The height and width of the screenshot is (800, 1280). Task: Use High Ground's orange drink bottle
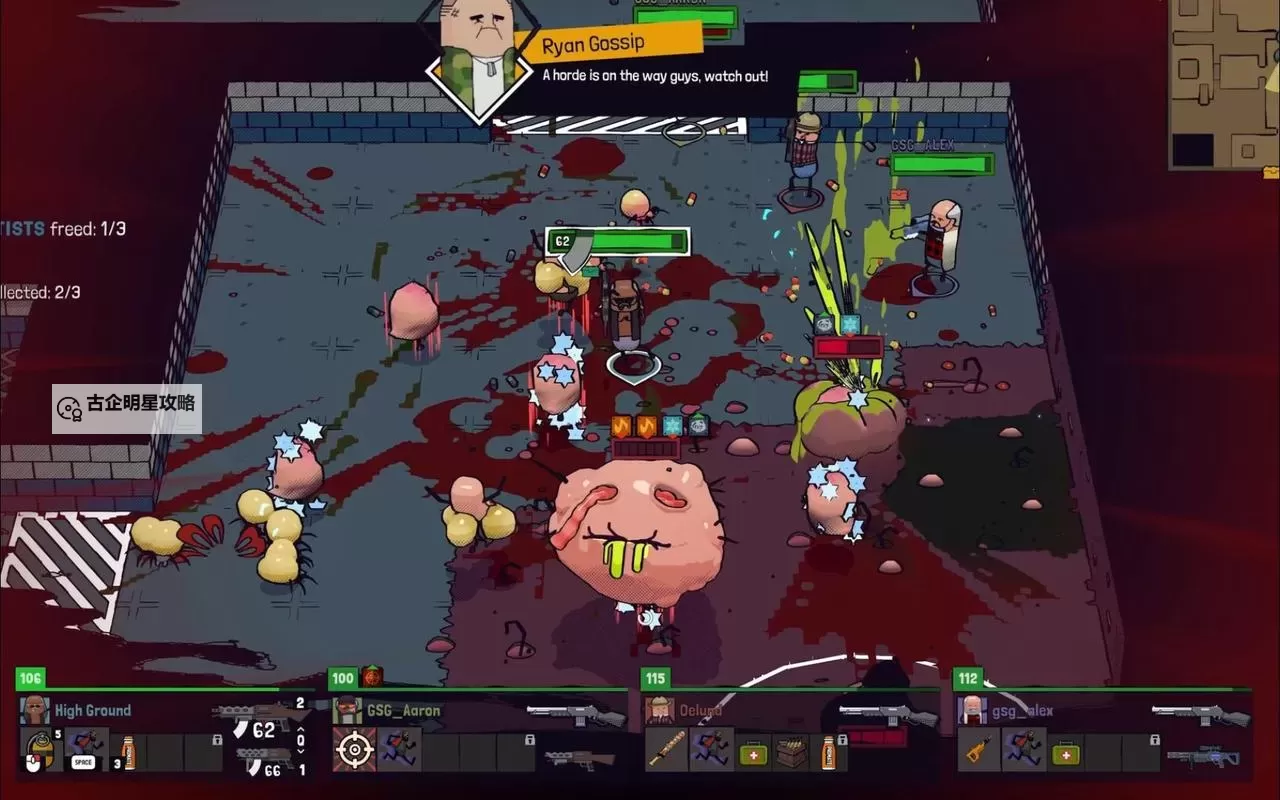click(x=128, y=751)
